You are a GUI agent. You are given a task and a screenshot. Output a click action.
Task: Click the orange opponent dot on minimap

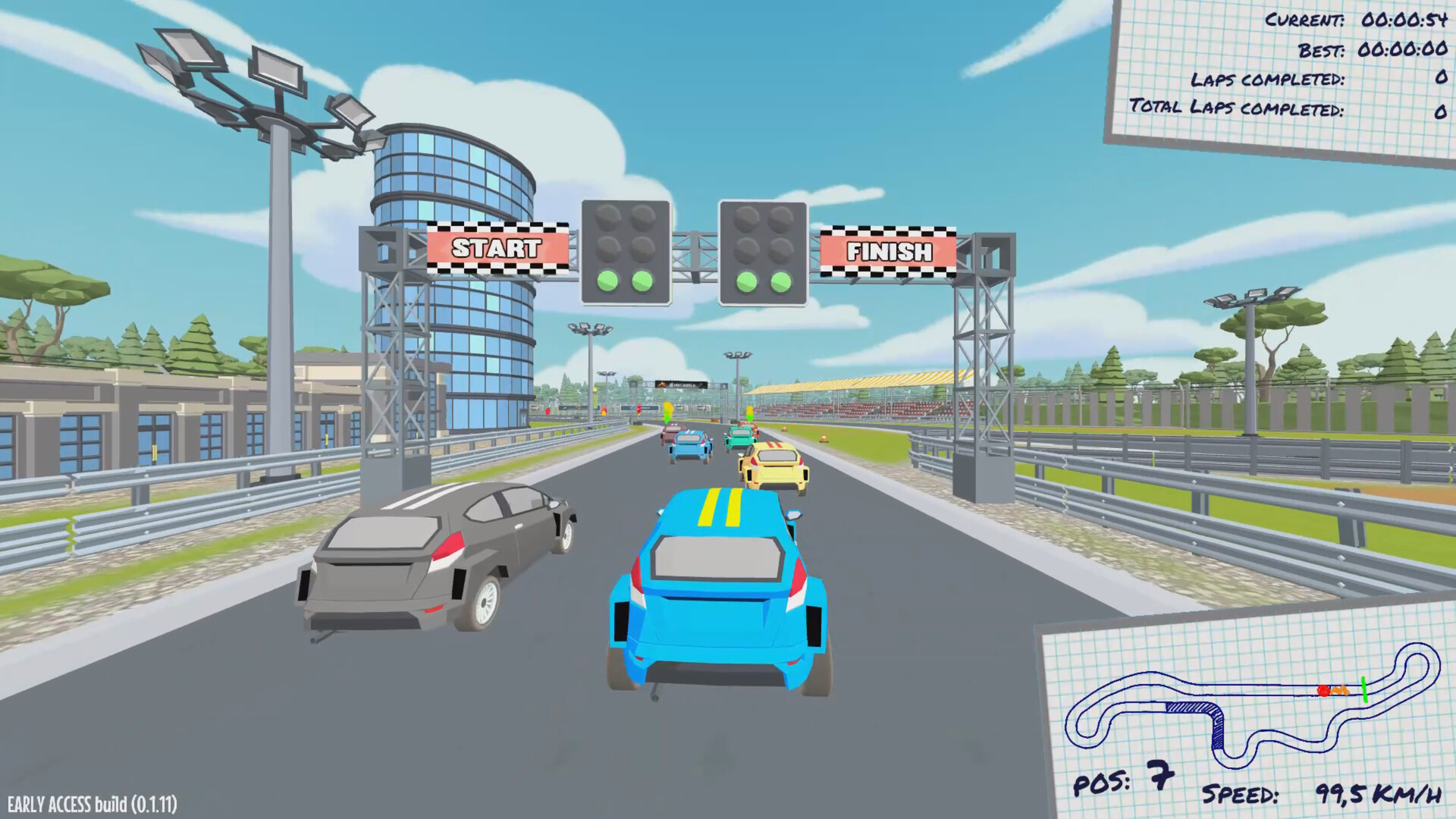coord(1341,691)
